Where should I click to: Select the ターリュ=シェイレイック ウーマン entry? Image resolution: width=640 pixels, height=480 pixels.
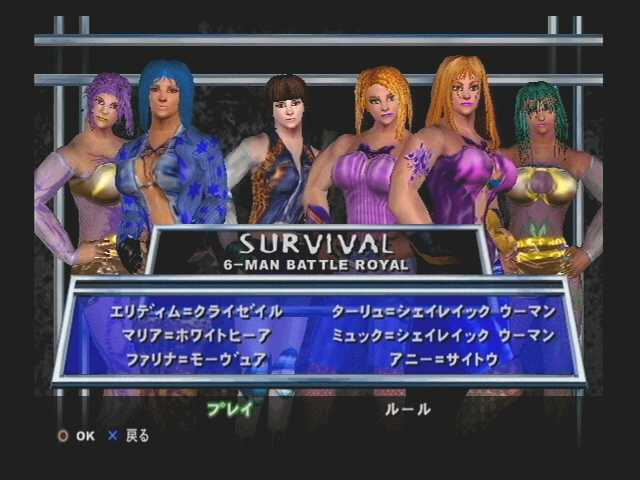442,312
